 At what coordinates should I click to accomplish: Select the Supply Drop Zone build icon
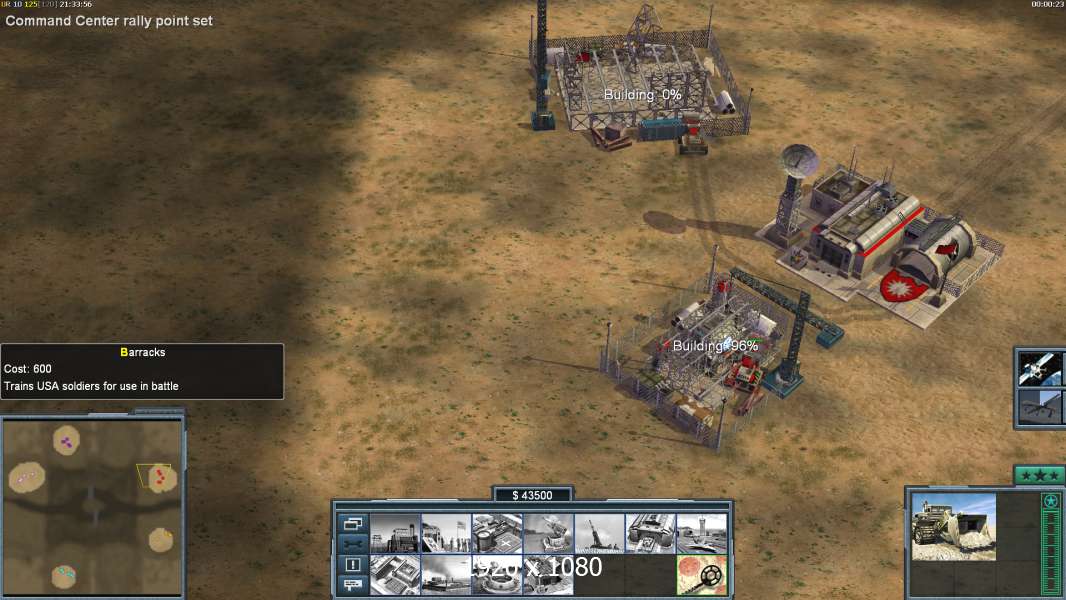click(x=446, y=575)
